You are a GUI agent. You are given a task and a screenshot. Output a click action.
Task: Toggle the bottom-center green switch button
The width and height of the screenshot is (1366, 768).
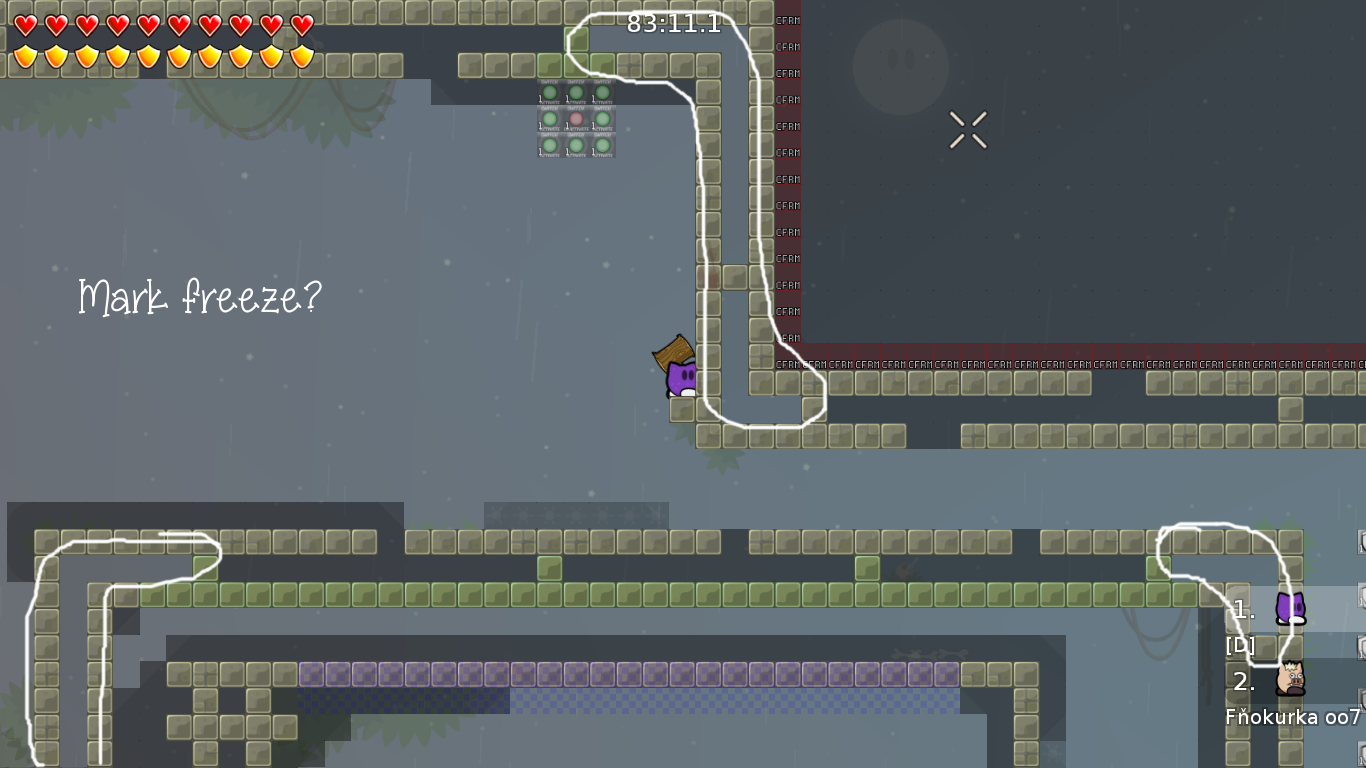tap(576, 145)
